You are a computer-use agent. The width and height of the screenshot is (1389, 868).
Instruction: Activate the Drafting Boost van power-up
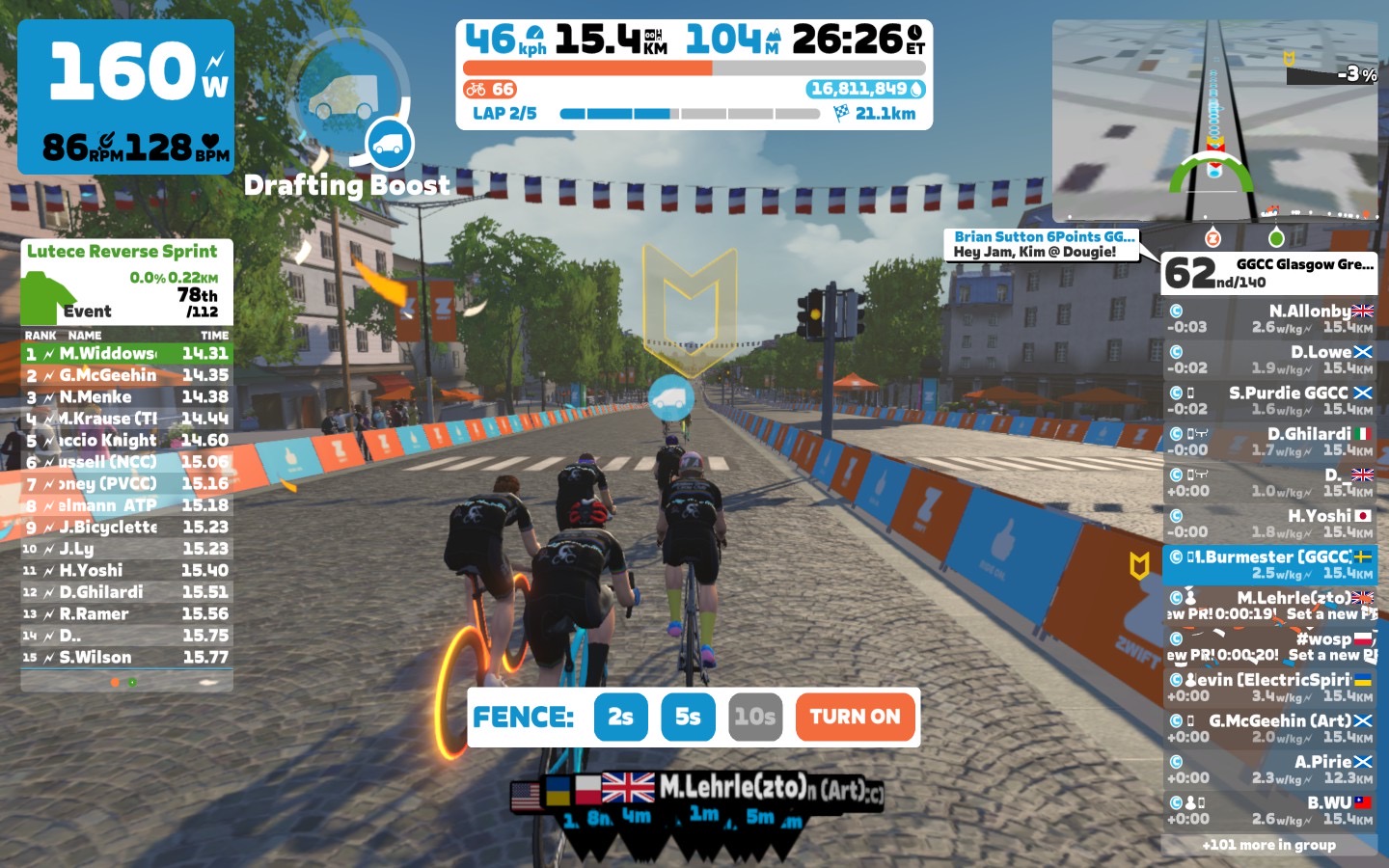pos(391,145)
